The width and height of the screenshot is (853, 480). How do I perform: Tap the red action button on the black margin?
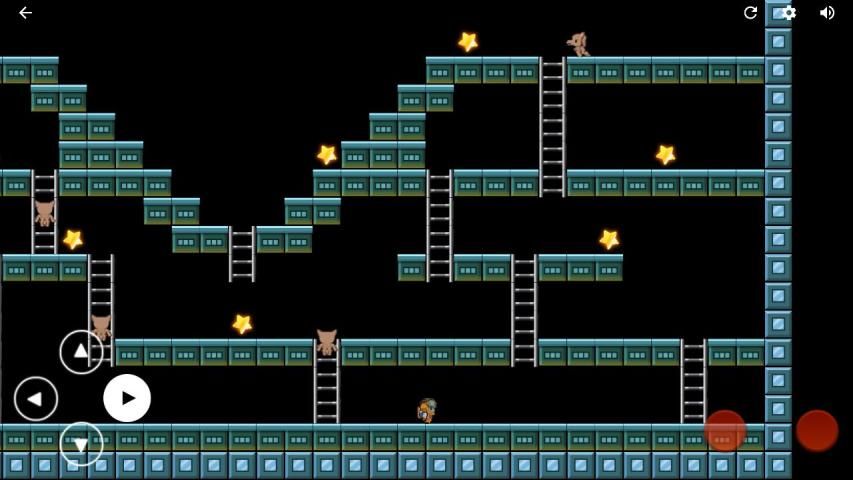(817, 431)
